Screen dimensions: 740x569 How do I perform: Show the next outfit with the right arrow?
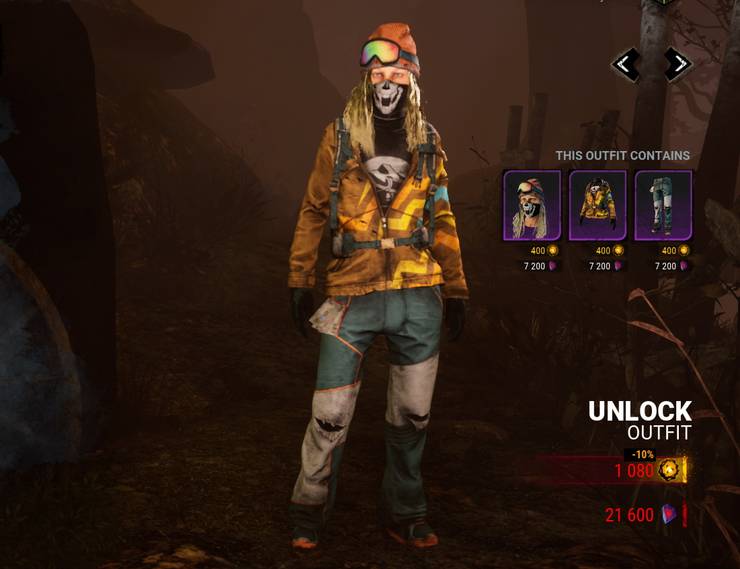point(677,65)
